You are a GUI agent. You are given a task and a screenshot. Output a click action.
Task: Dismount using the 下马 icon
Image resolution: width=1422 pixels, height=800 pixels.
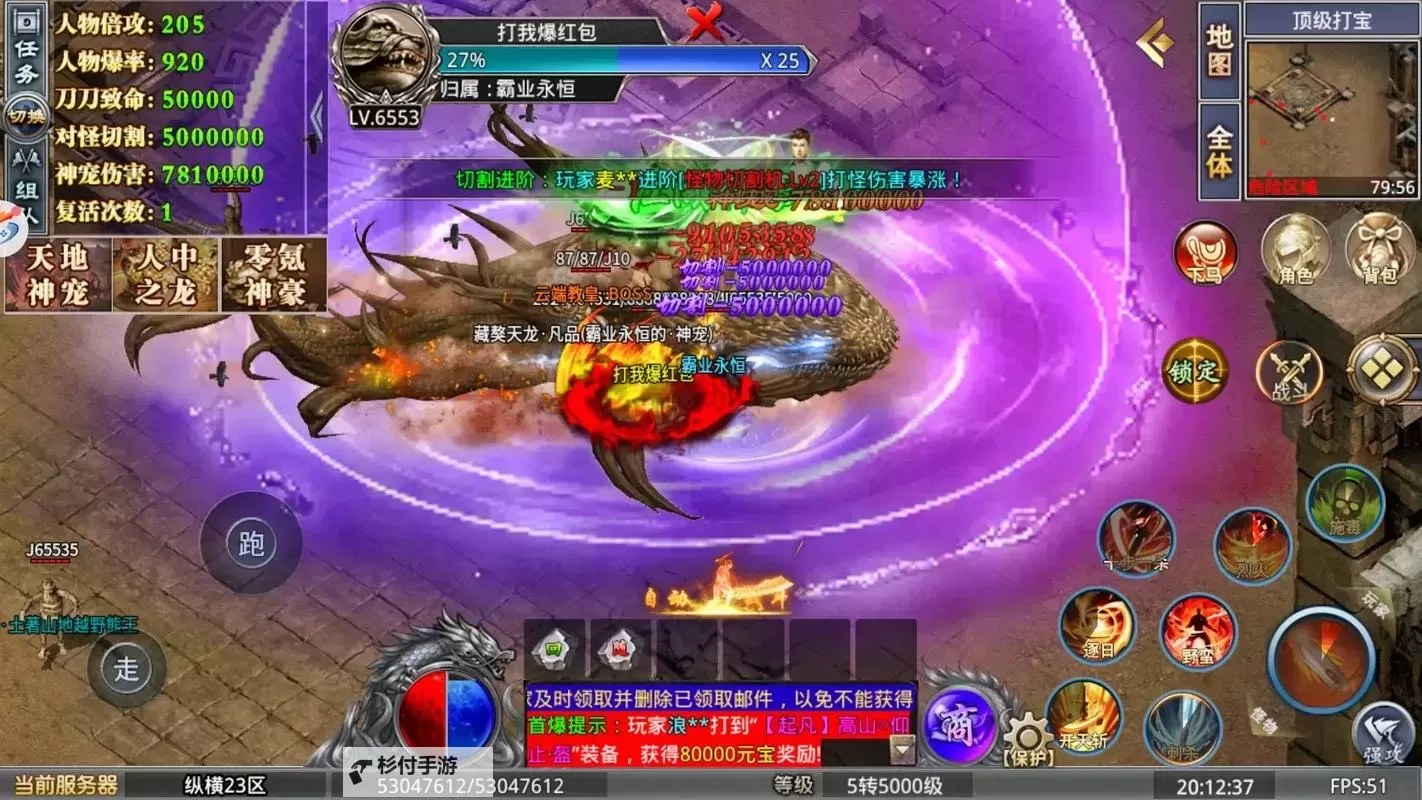1205,252
